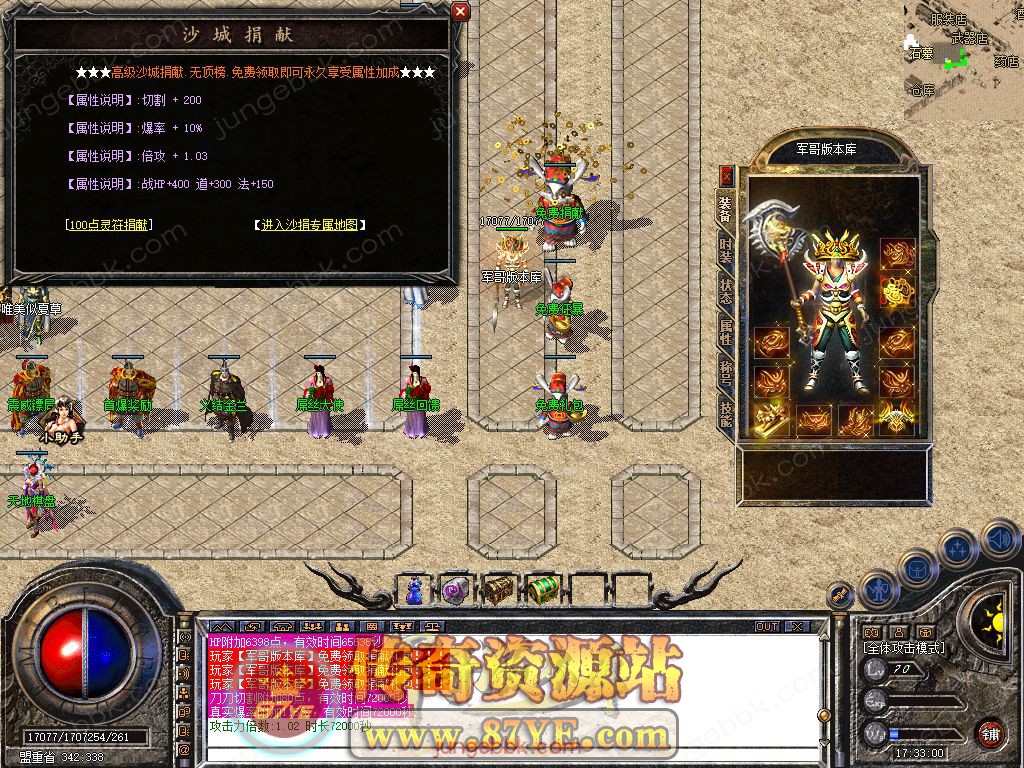Open the bag round HUD button
Viewport: 1024px width, 768px height.
[x=917, y=568]
